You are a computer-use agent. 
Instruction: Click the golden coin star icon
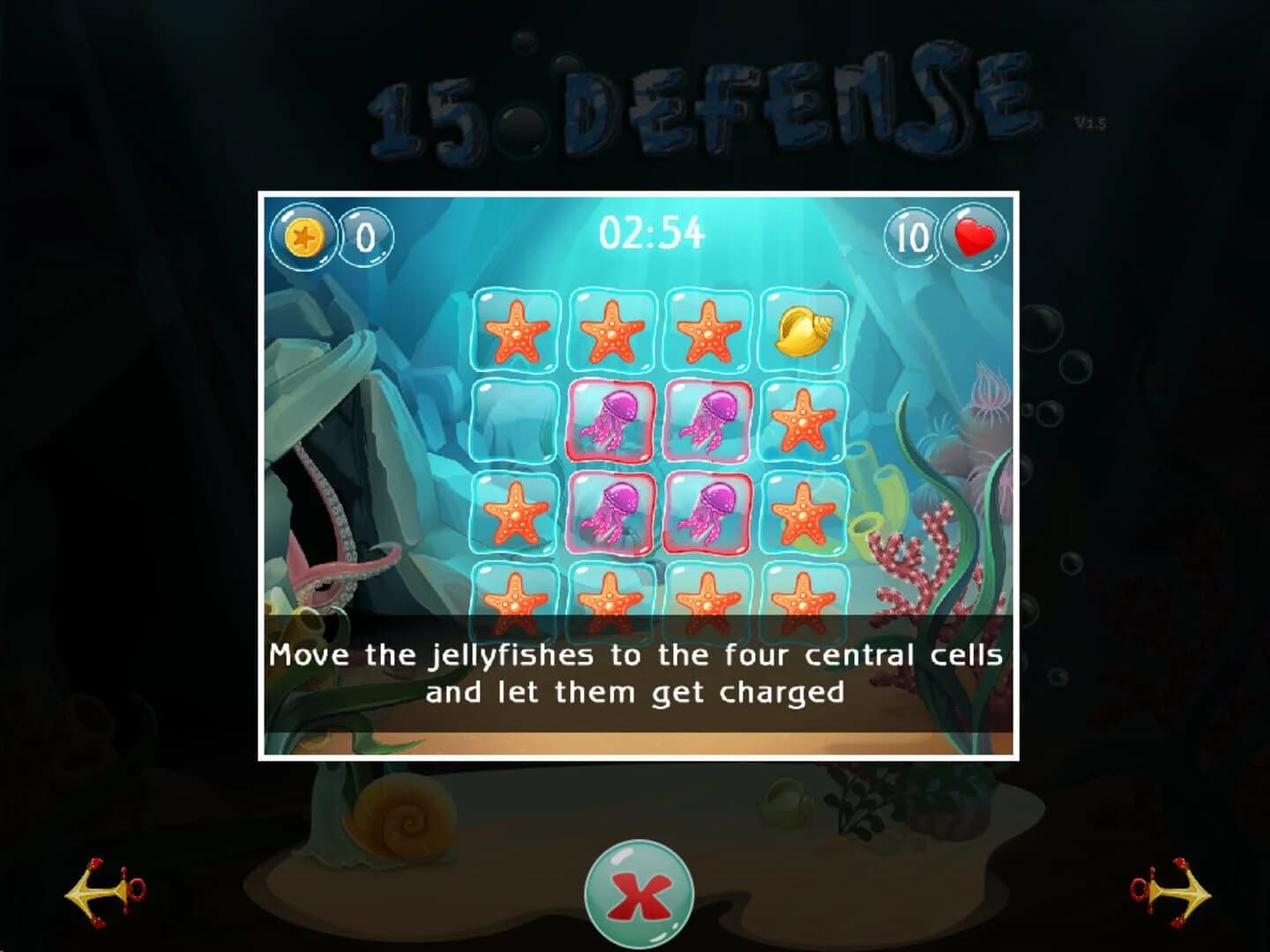[x=303, y=236]
